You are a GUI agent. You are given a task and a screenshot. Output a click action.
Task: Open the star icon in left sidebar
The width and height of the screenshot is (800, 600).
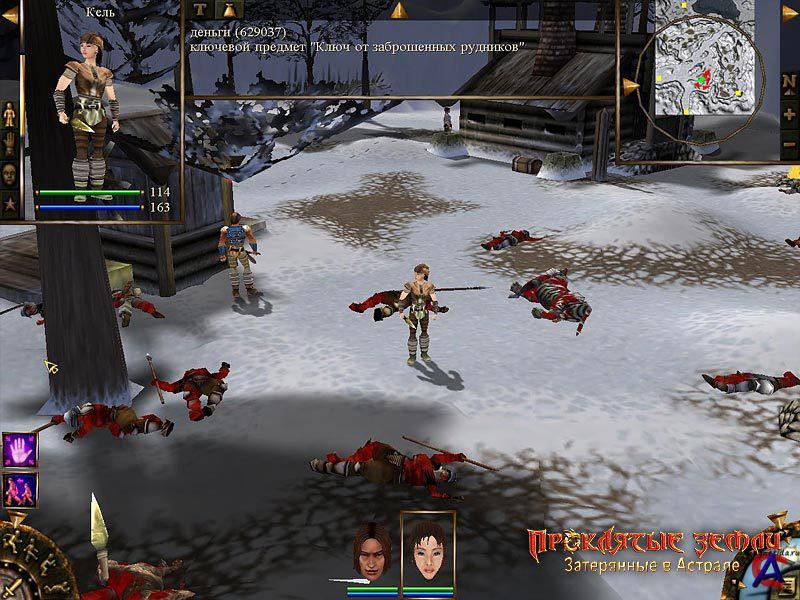tap(9, 202)
